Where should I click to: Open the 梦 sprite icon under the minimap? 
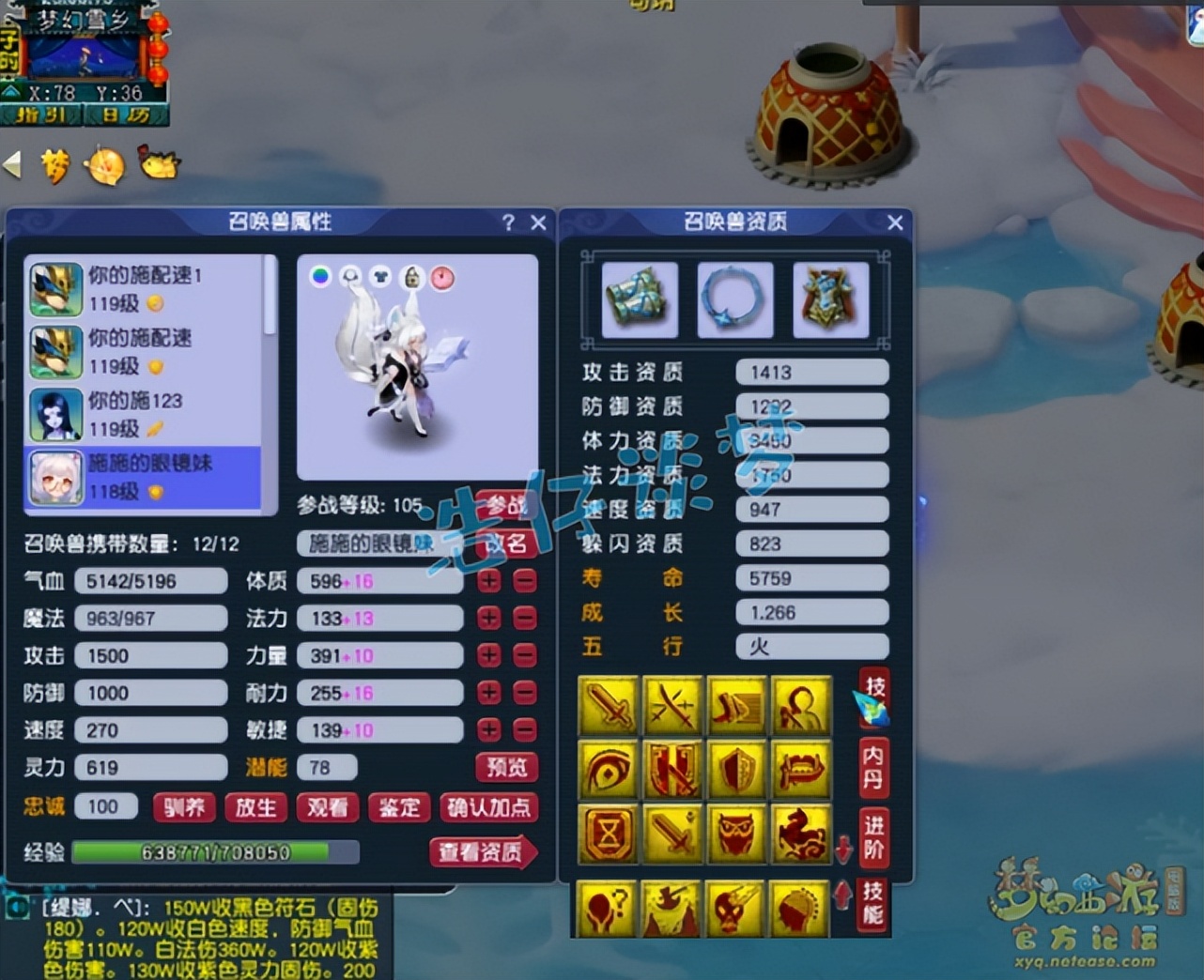click(56, 166)
